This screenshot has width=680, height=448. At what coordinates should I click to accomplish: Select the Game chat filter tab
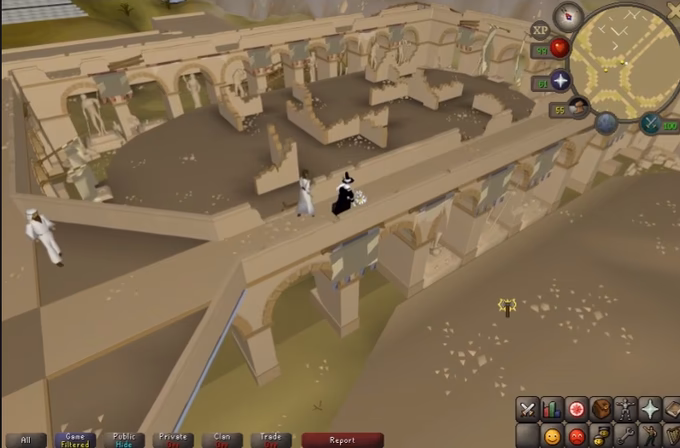click(75, 439)
